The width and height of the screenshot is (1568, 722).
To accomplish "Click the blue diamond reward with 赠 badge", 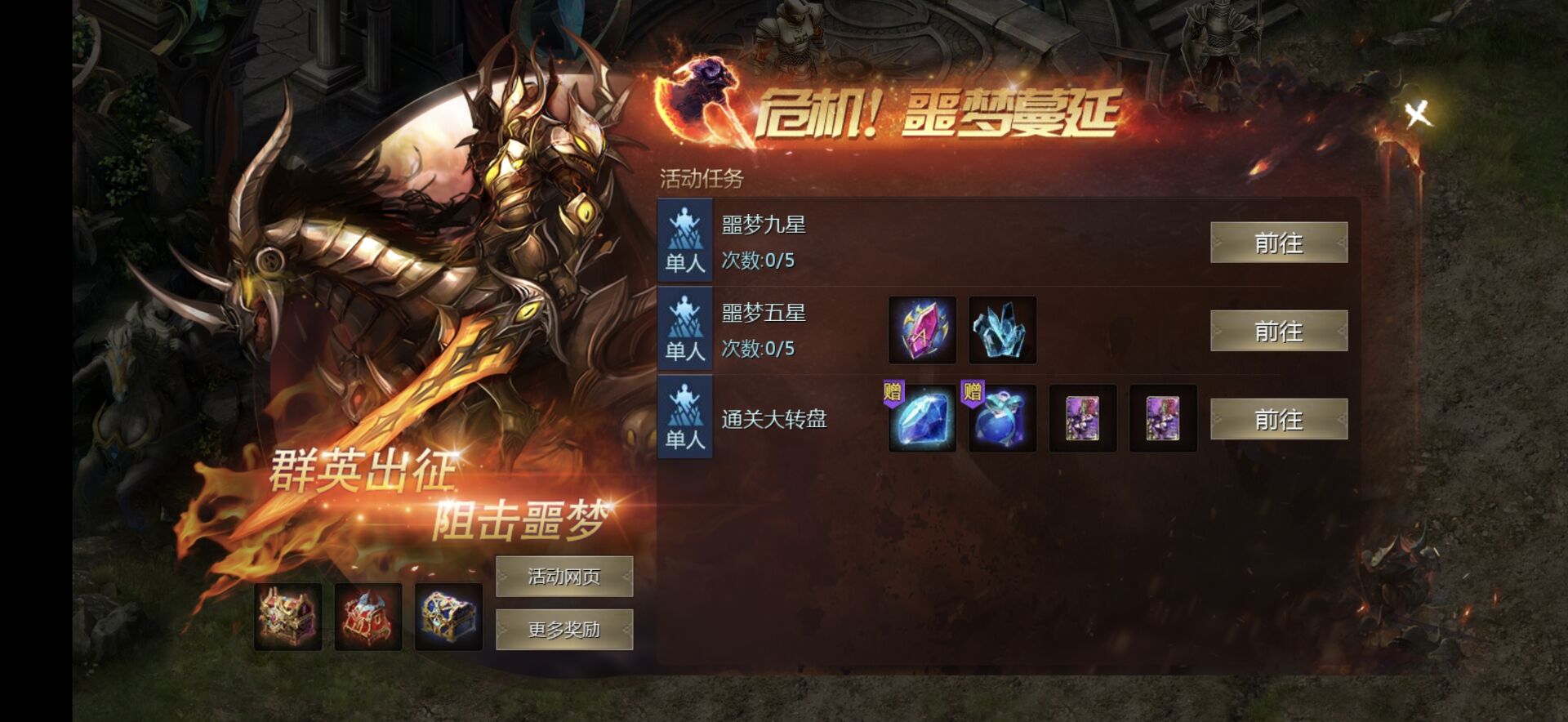I will click(x=924, y=421).
